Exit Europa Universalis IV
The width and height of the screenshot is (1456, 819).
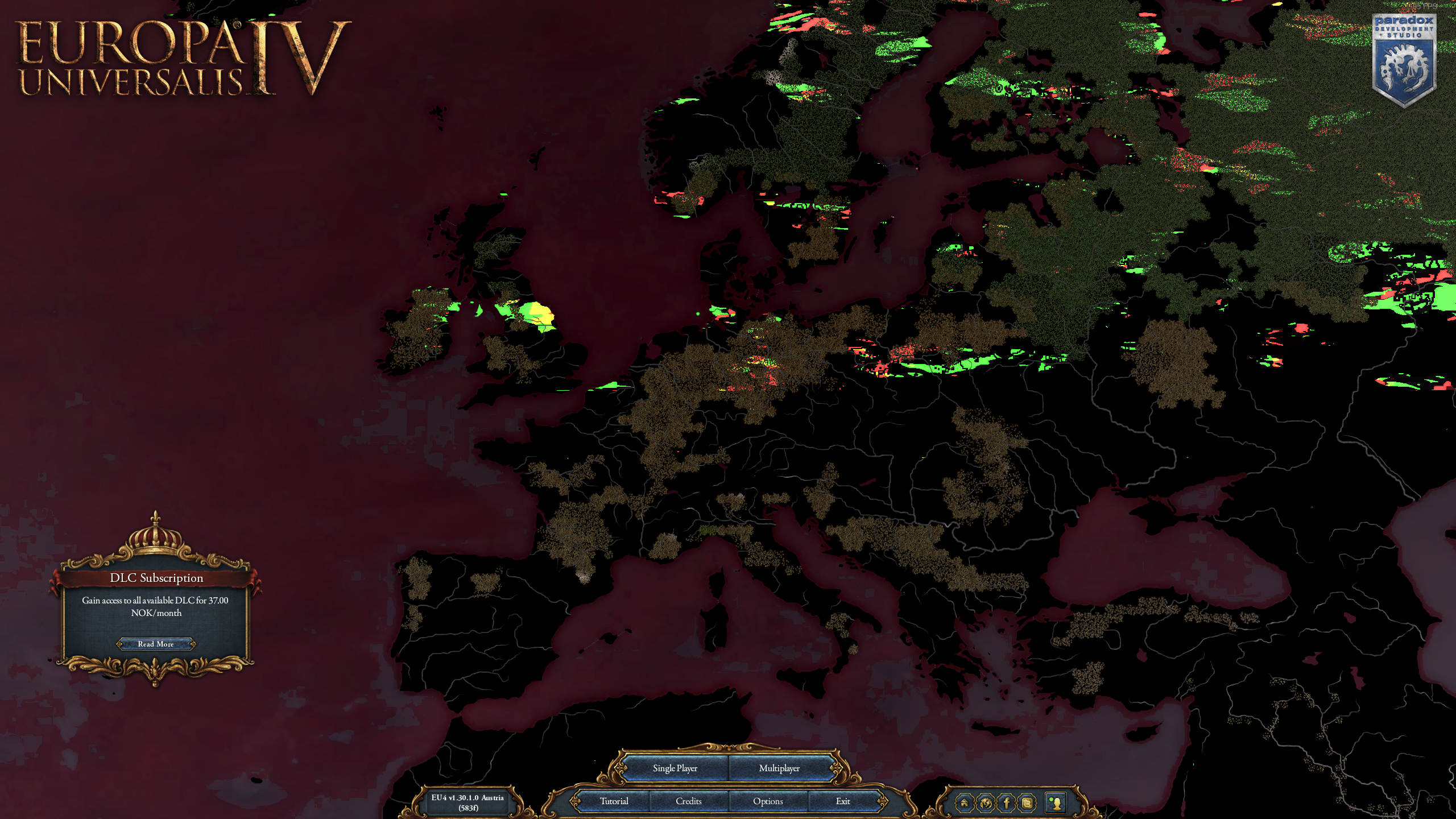tap(843, 801)
